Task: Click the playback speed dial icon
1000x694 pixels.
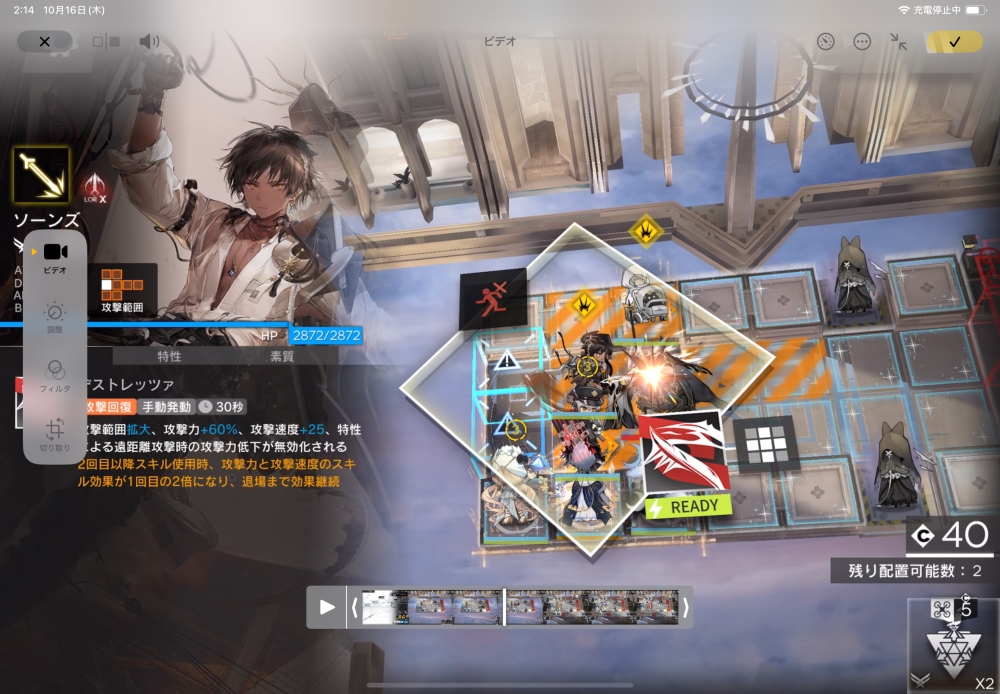Action: click(x=825, y=42)
